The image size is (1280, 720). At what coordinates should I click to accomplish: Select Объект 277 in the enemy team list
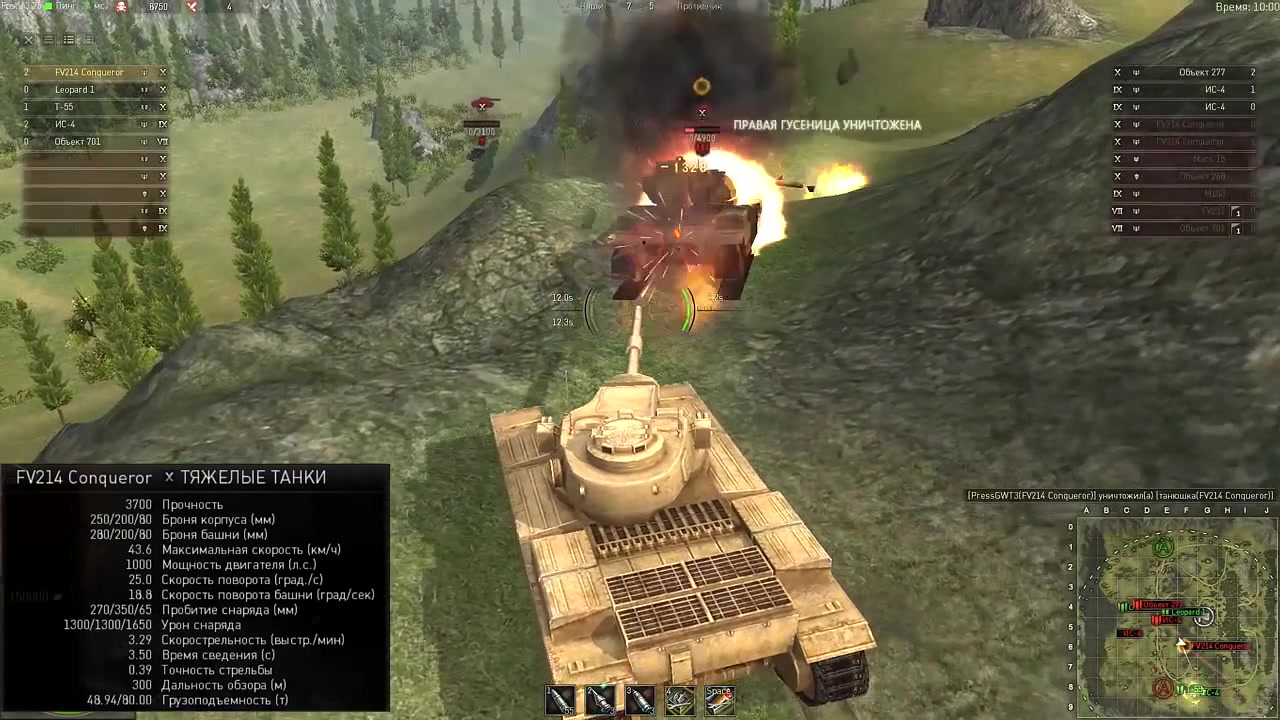[x=1201, y=73]
